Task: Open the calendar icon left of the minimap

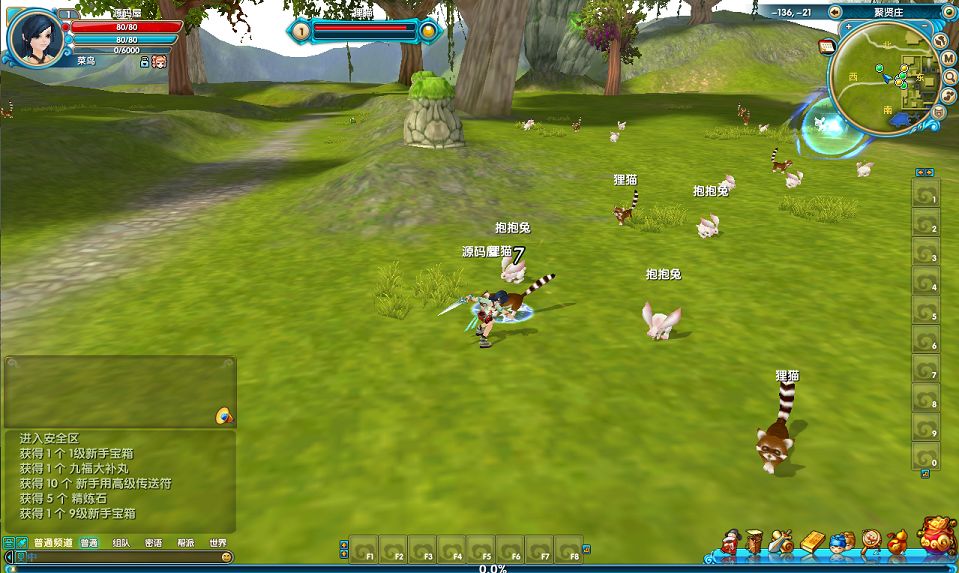Action: click(x=827, y=47)
